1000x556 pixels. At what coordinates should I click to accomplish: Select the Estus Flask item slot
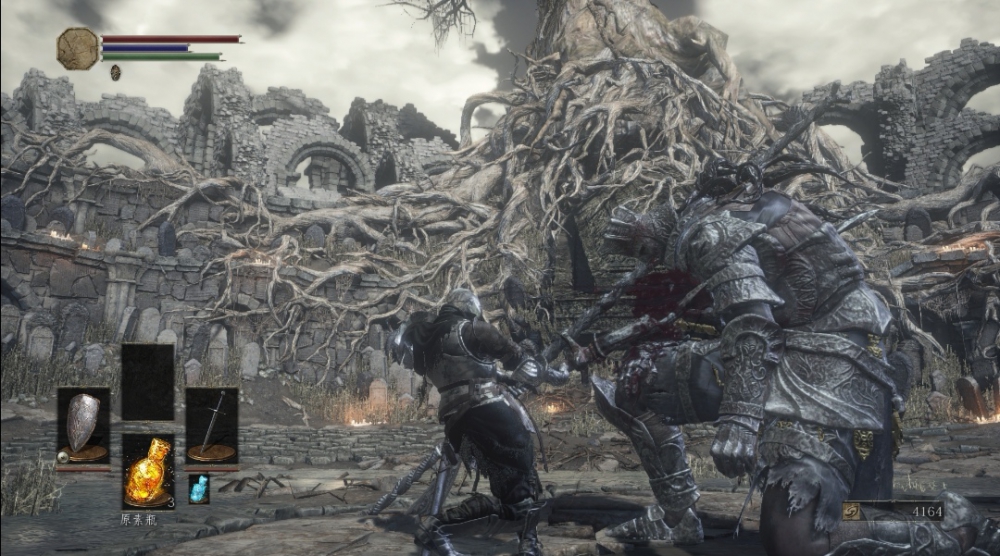[147, 471]
